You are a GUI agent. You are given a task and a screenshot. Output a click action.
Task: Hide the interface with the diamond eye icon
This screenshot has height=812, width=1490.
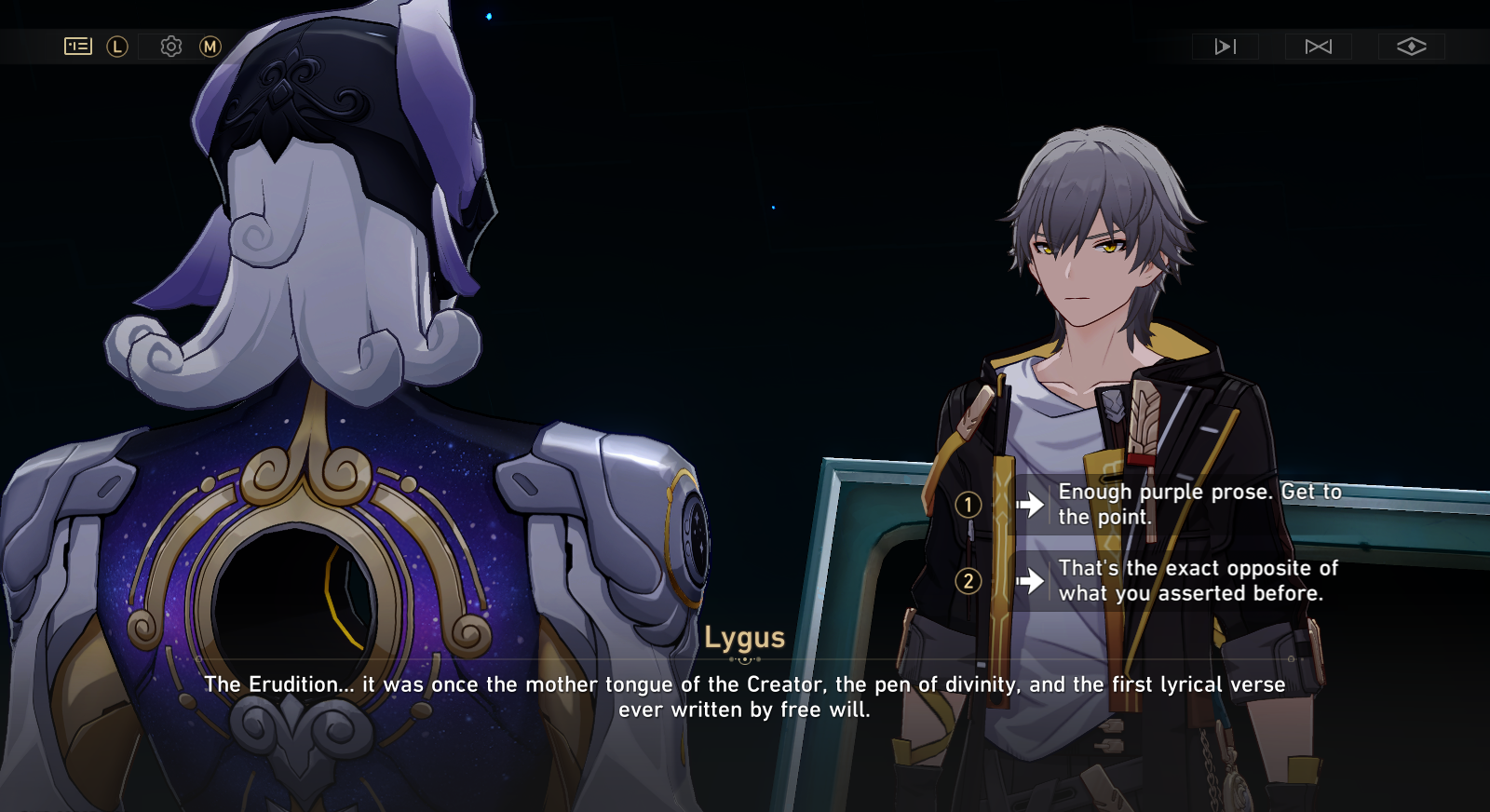point(1412,47)
